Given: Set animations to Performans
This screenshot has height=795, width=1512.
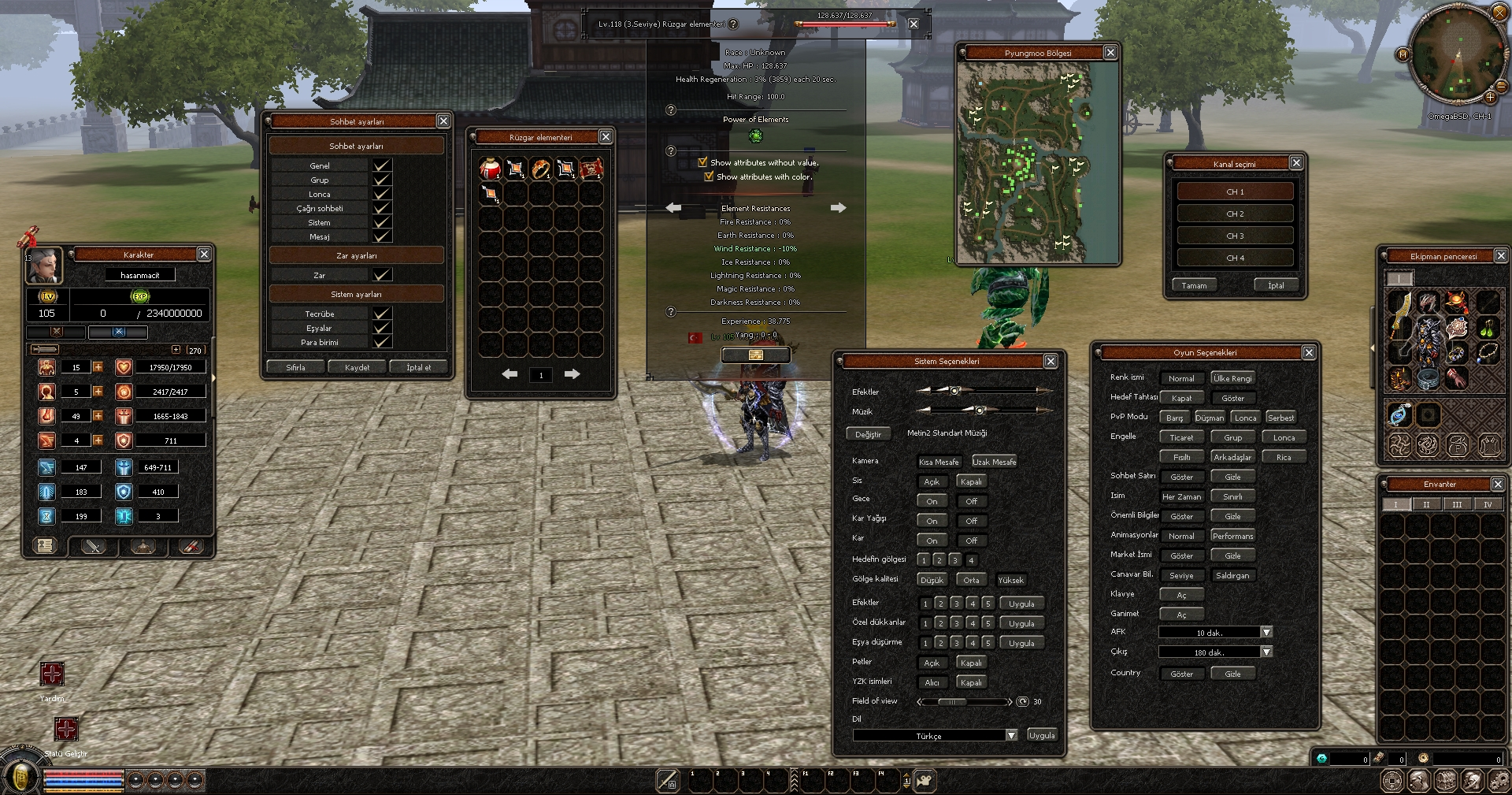Looking at the screenshot, I should pyautogui.click(x=1232, y=536).
